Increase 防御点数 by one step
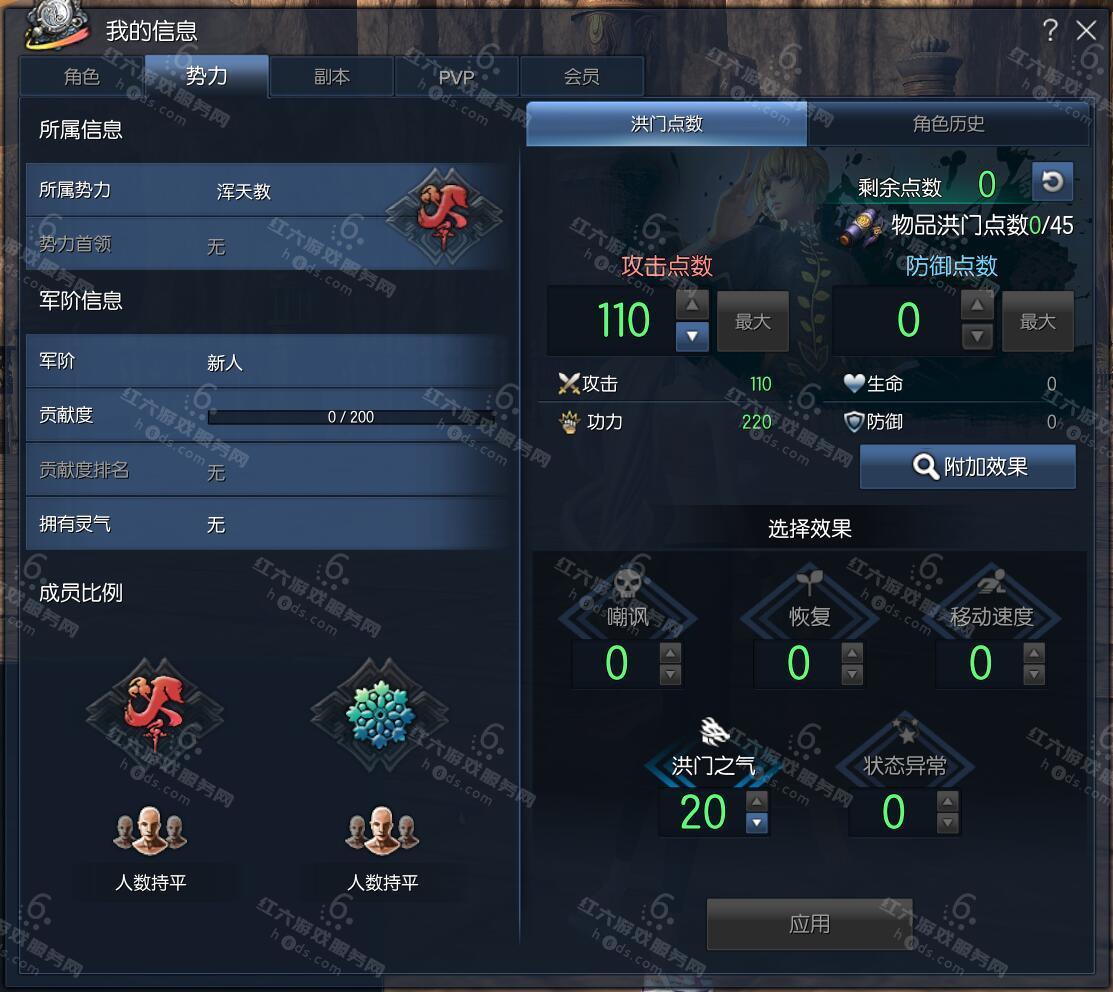Screen dimensions: 1113x992 (x=977, y=305)
